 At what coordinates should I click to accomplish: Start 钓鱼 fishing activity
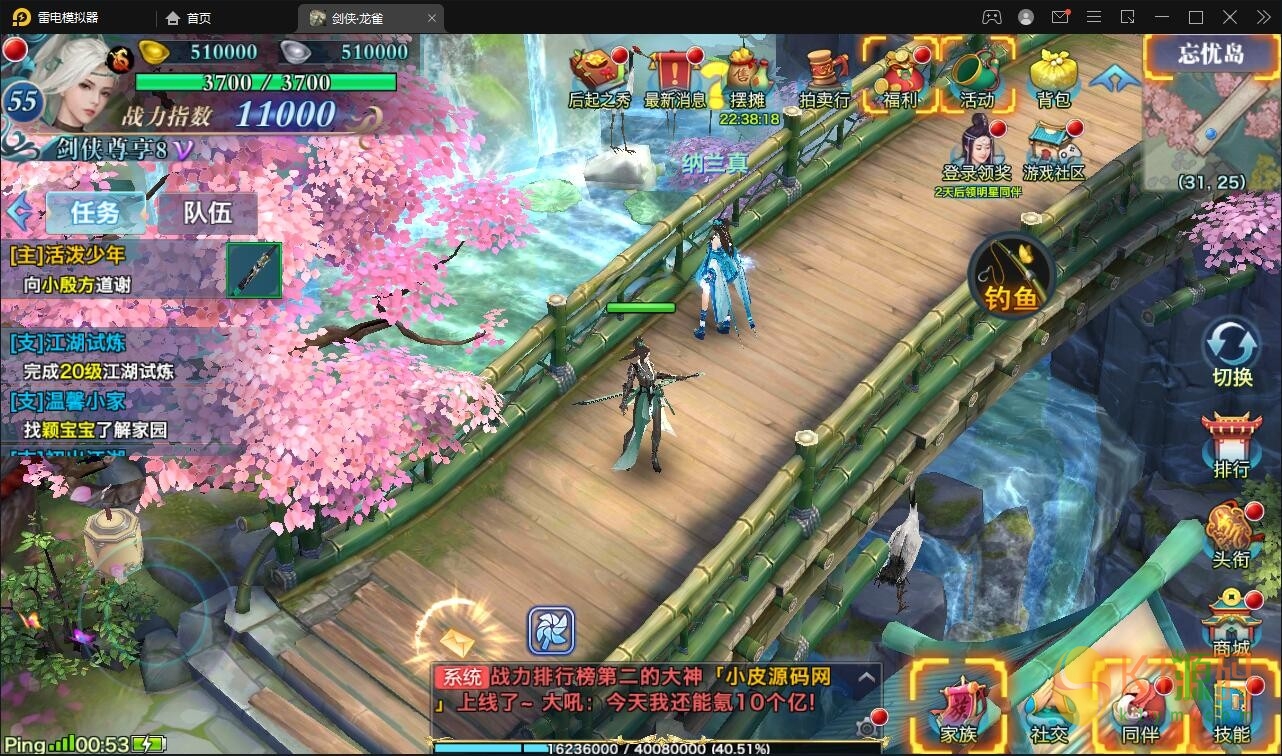[1012, 273]
